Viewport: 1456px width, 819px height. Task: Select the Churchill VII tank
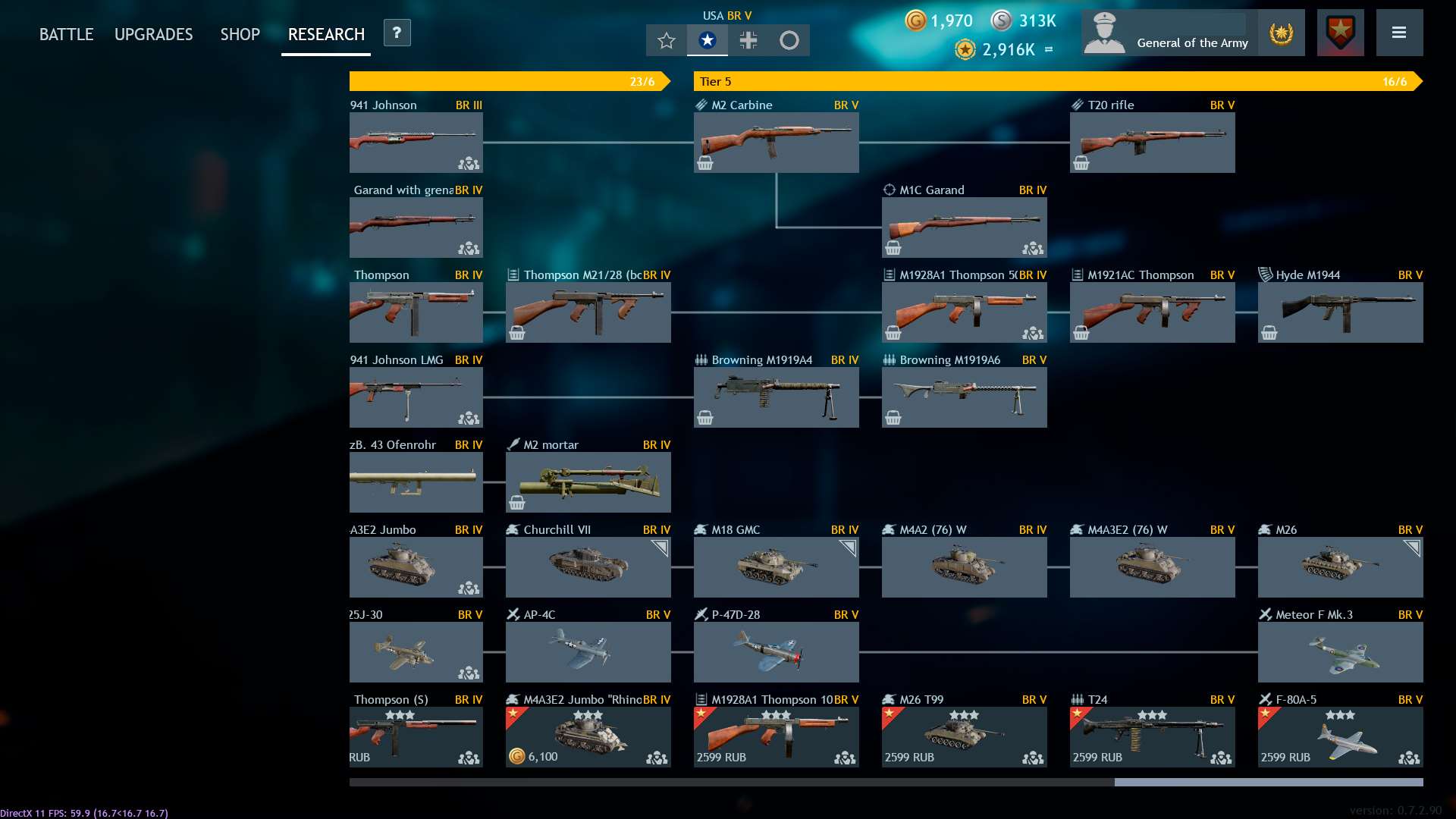click(588, 566)
